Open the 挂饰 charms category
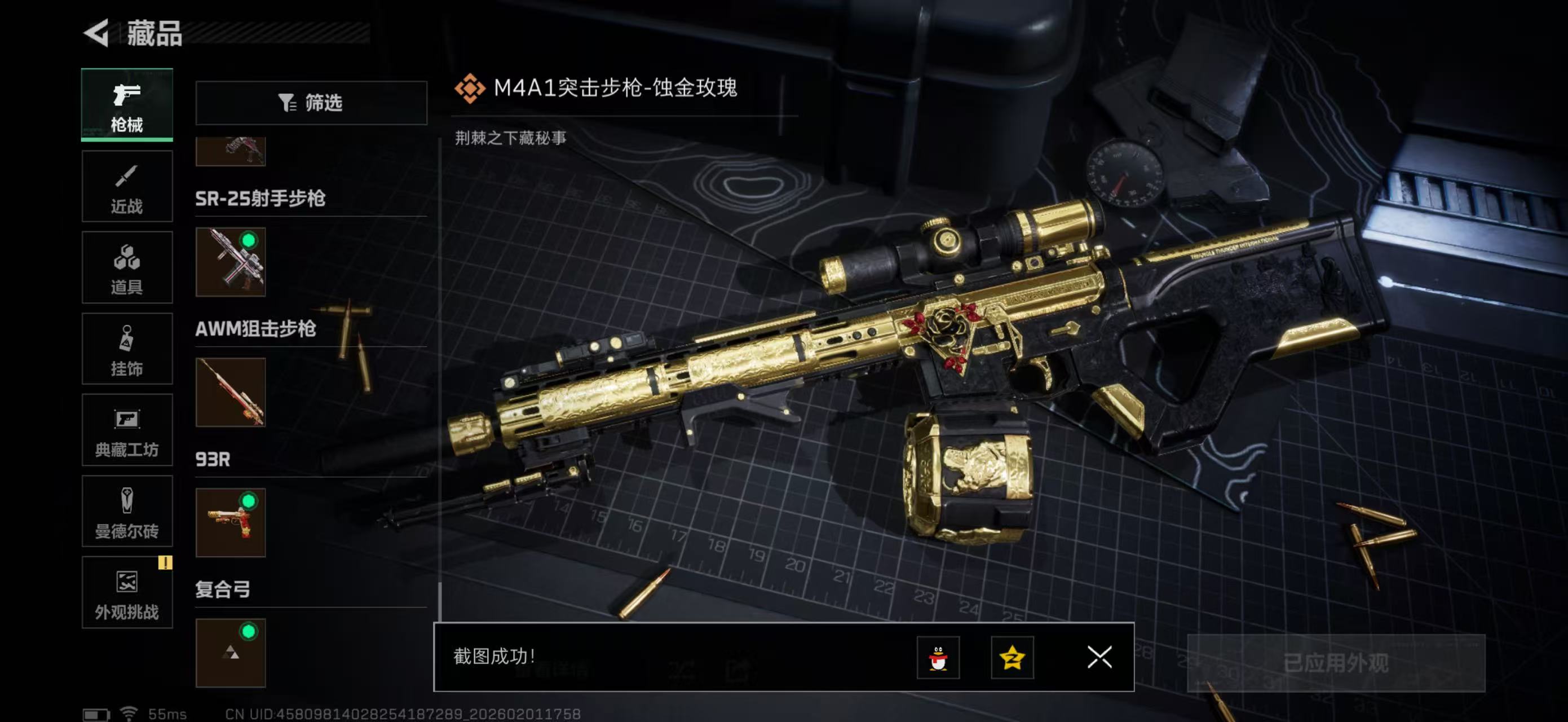The width and height of the screenshot is (1568, 722). 127,349
